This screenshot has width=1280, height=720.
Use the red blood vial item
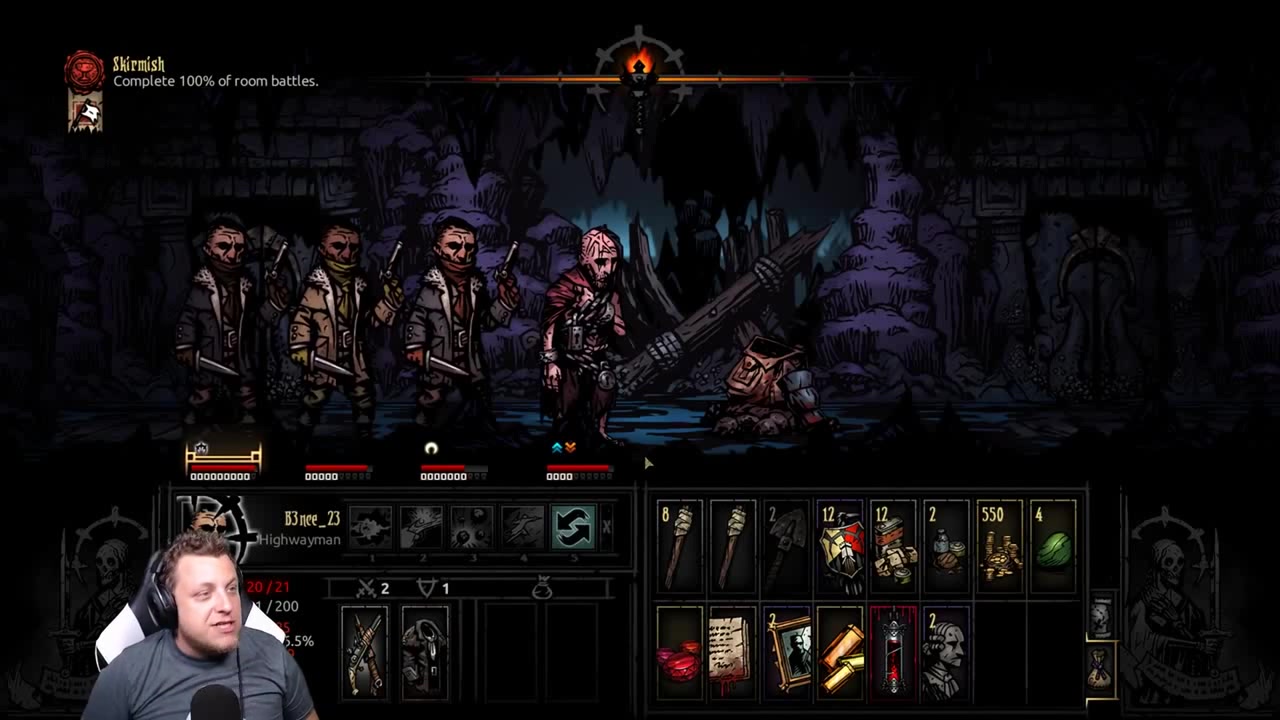[893, 652]
